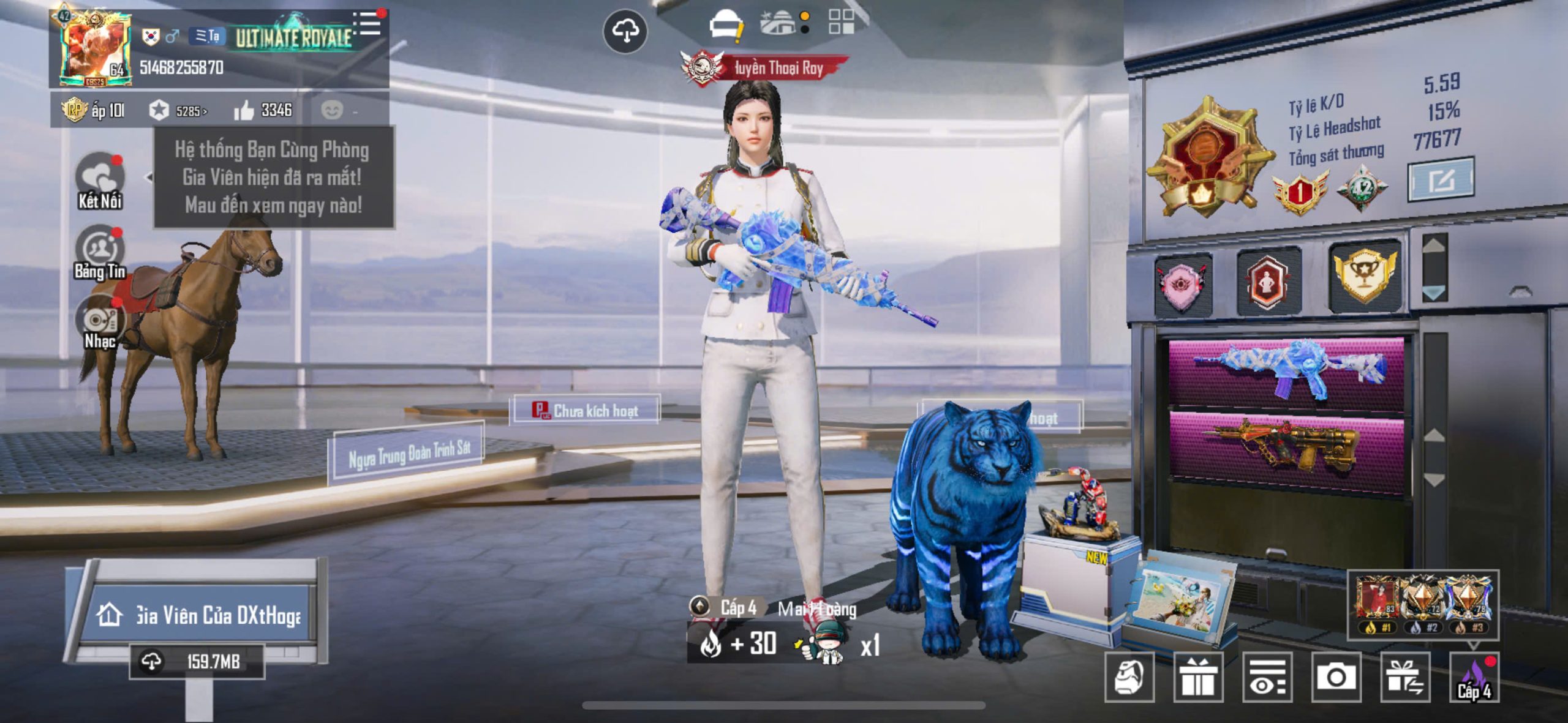Screen dimensions: 1568x723
Task: Select the gold trophy achievement badge
Action: coord(1365,275)
